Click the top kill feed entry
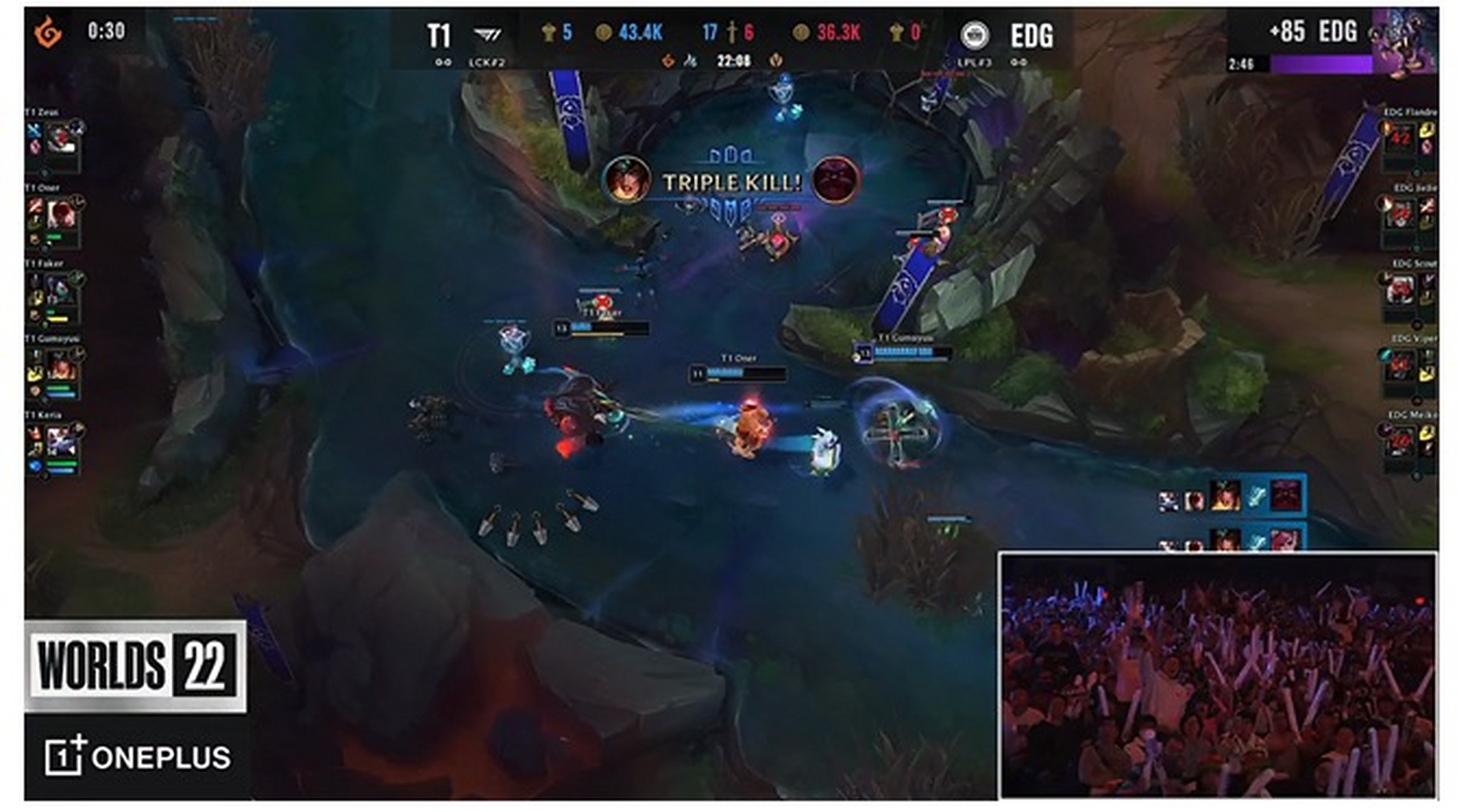The image size is (1457, 812). 1231,495
